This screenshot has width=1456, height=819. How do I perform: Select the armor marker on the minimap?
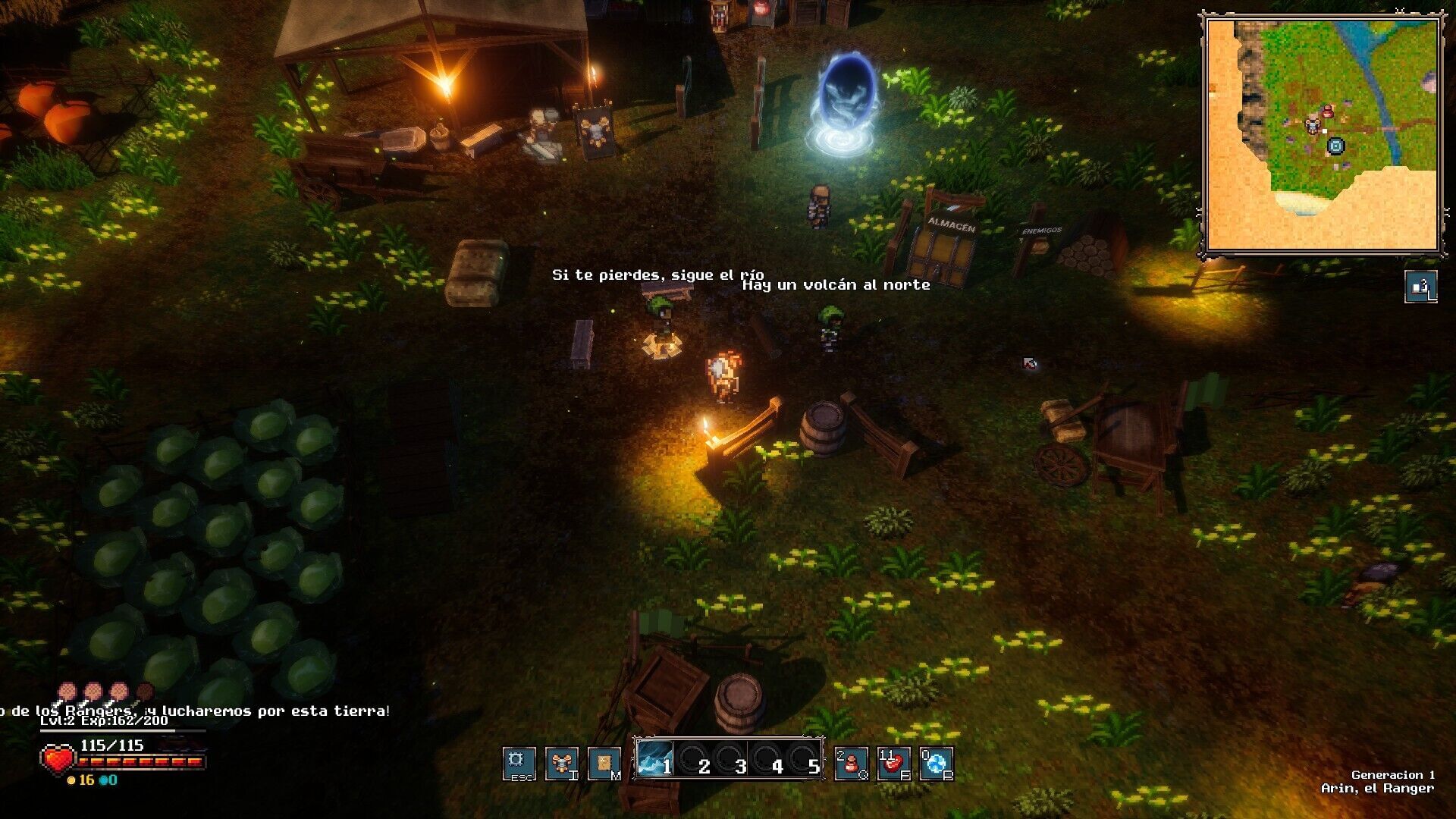coord(1313,125)
